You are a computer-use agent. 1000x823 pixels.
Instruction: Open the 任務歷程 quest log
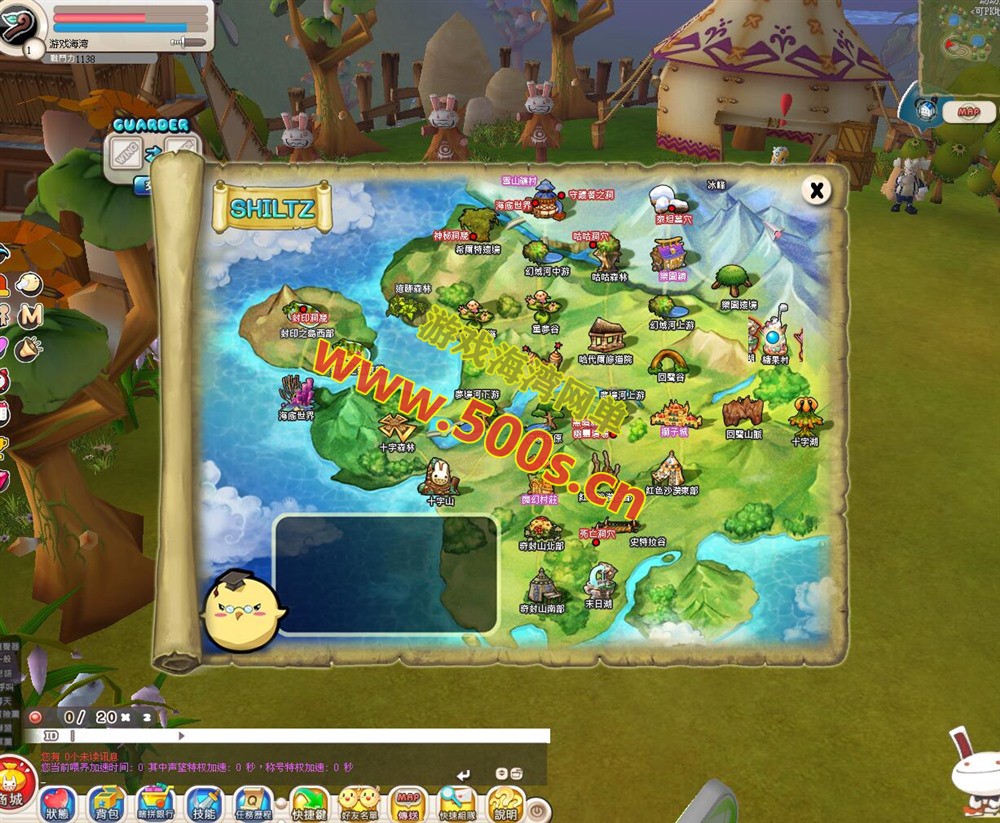(x=253, y=803)
